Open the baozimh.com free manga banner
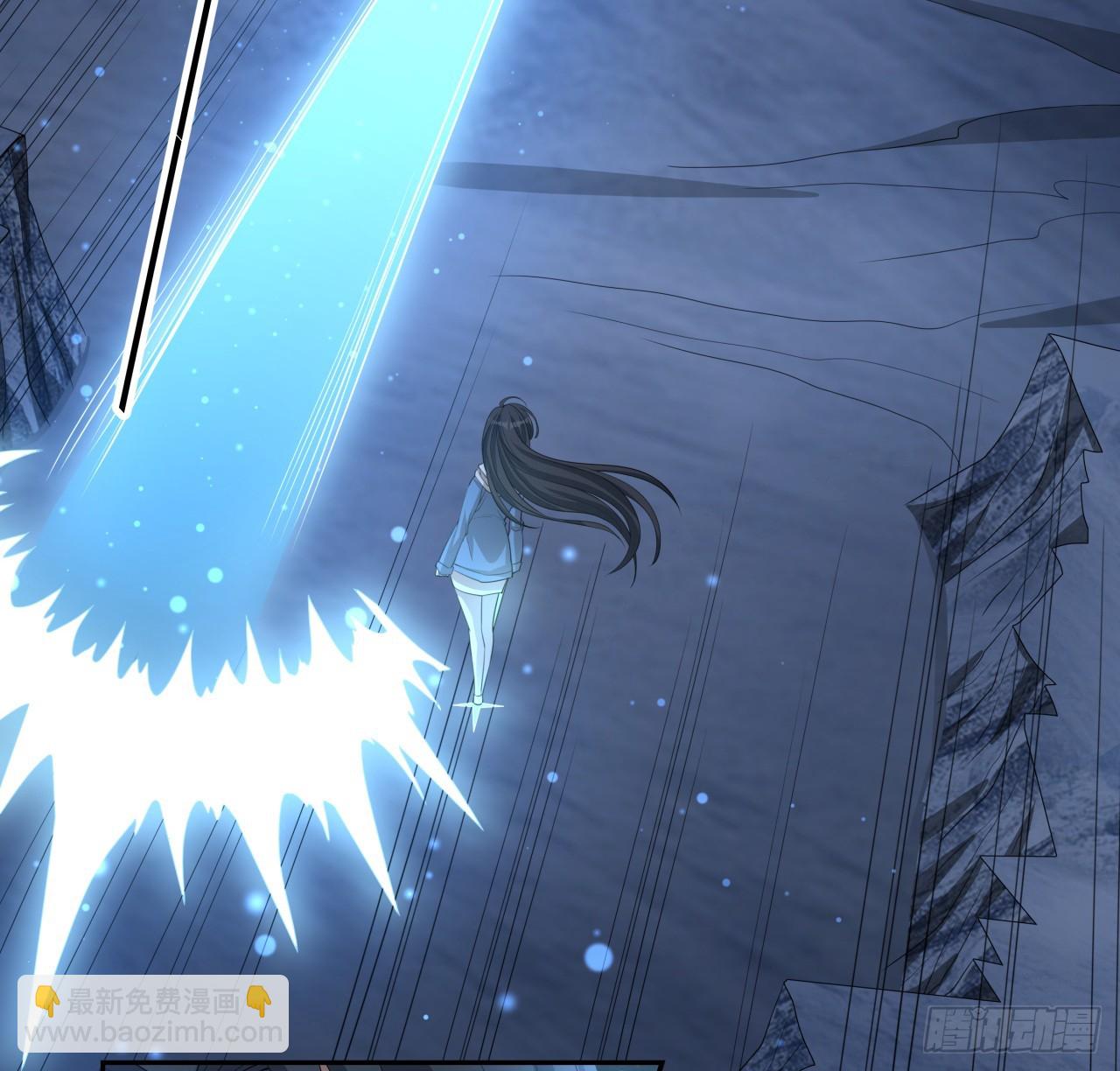The height and width of the screenshot is (1071, 1120). coord(153,1017)
